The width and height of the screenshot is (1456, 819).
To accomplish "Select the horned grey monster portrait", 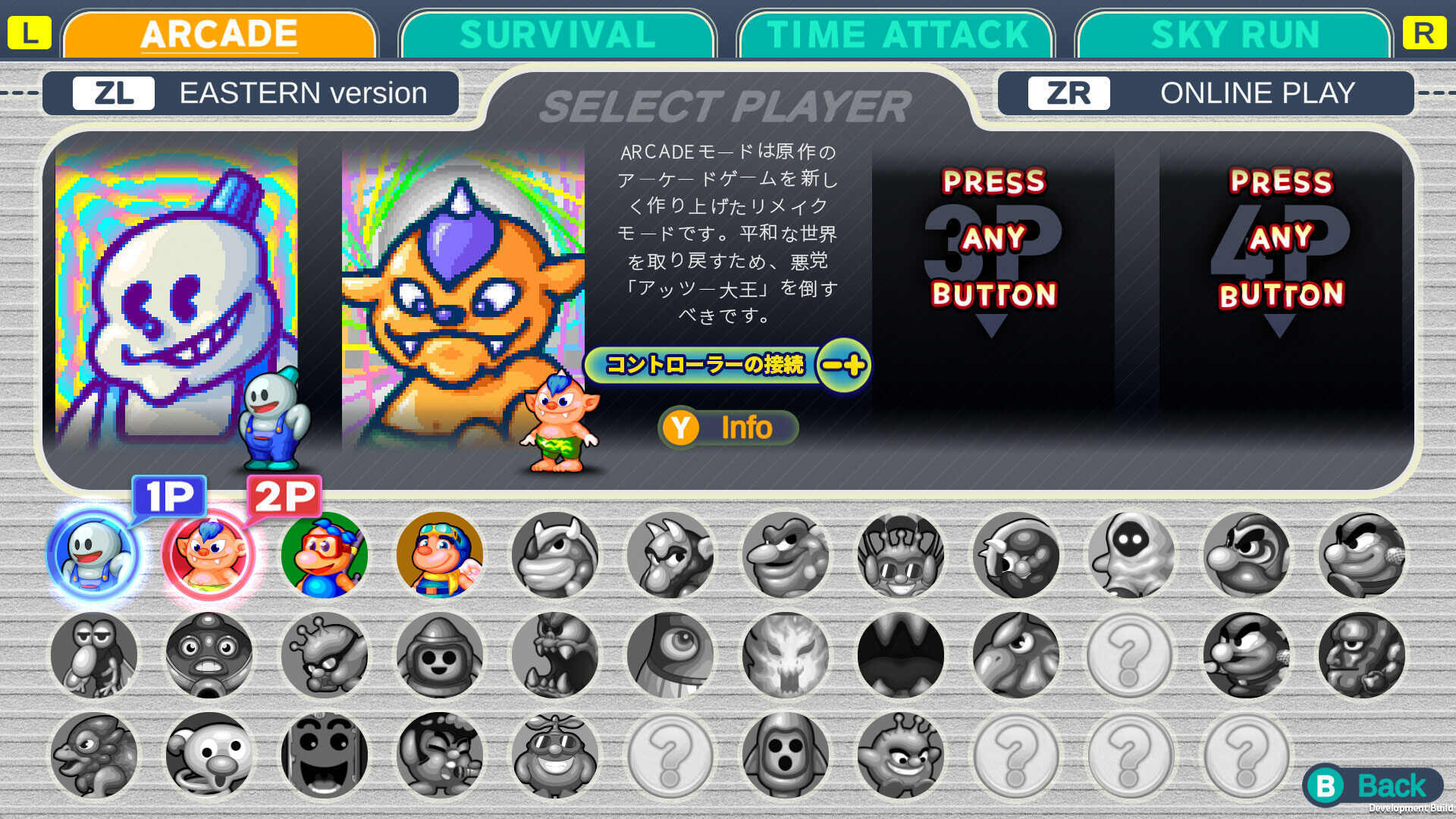I will click(x=556, y=554).
